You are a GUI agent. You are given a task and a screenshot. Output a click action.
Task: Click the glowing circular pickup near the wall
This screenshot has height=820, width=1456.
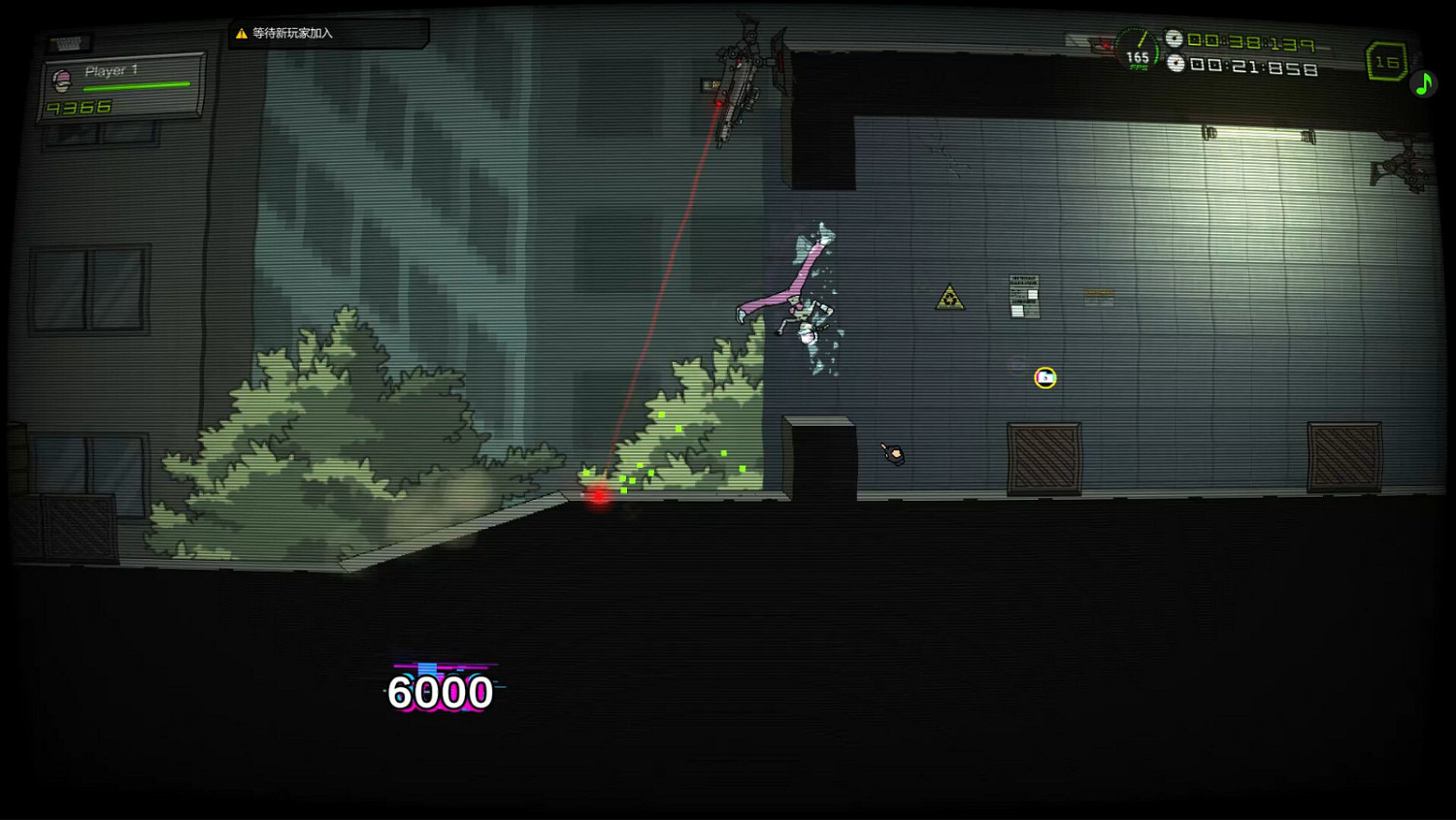pos(1043,378)
